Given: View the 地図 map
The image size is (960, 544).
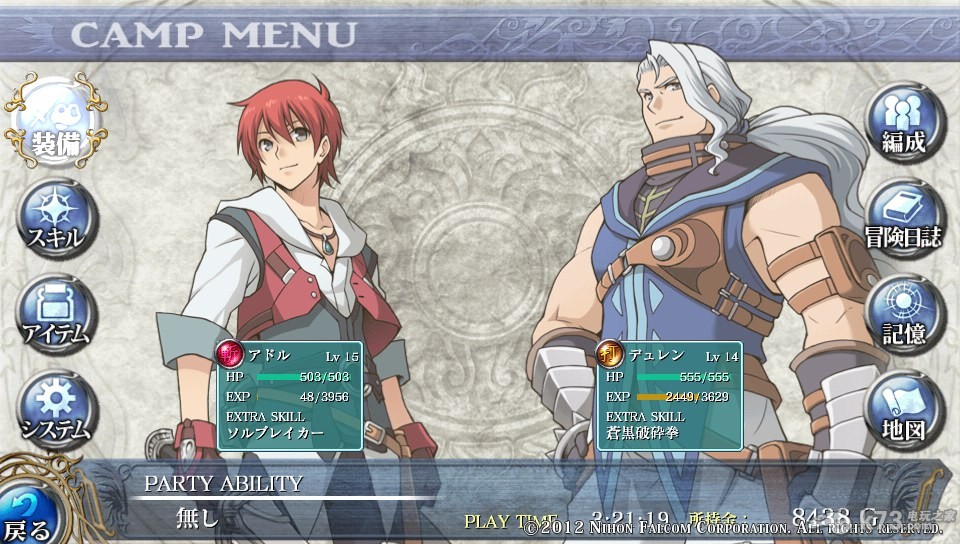Looking at the screenshot, I should [903, 408].
